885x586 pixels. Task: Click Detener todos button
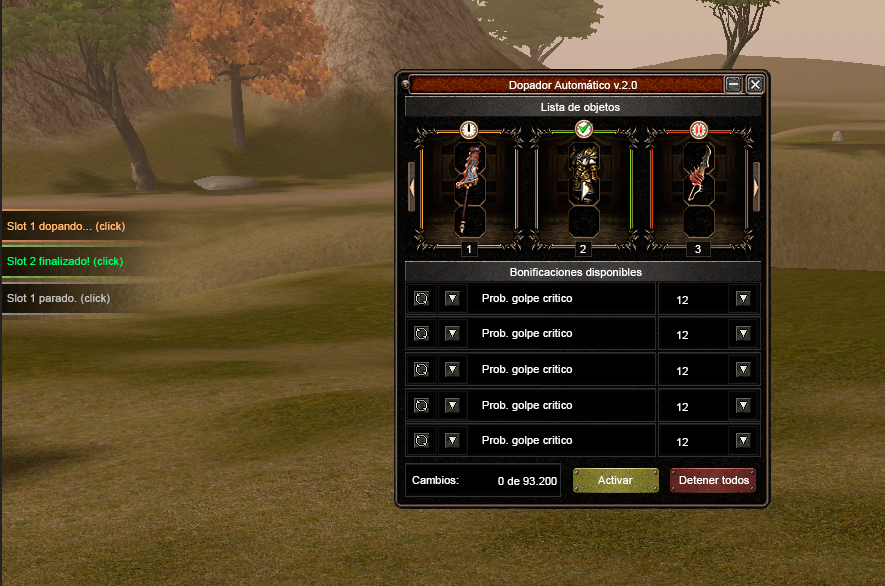(713, 480)
